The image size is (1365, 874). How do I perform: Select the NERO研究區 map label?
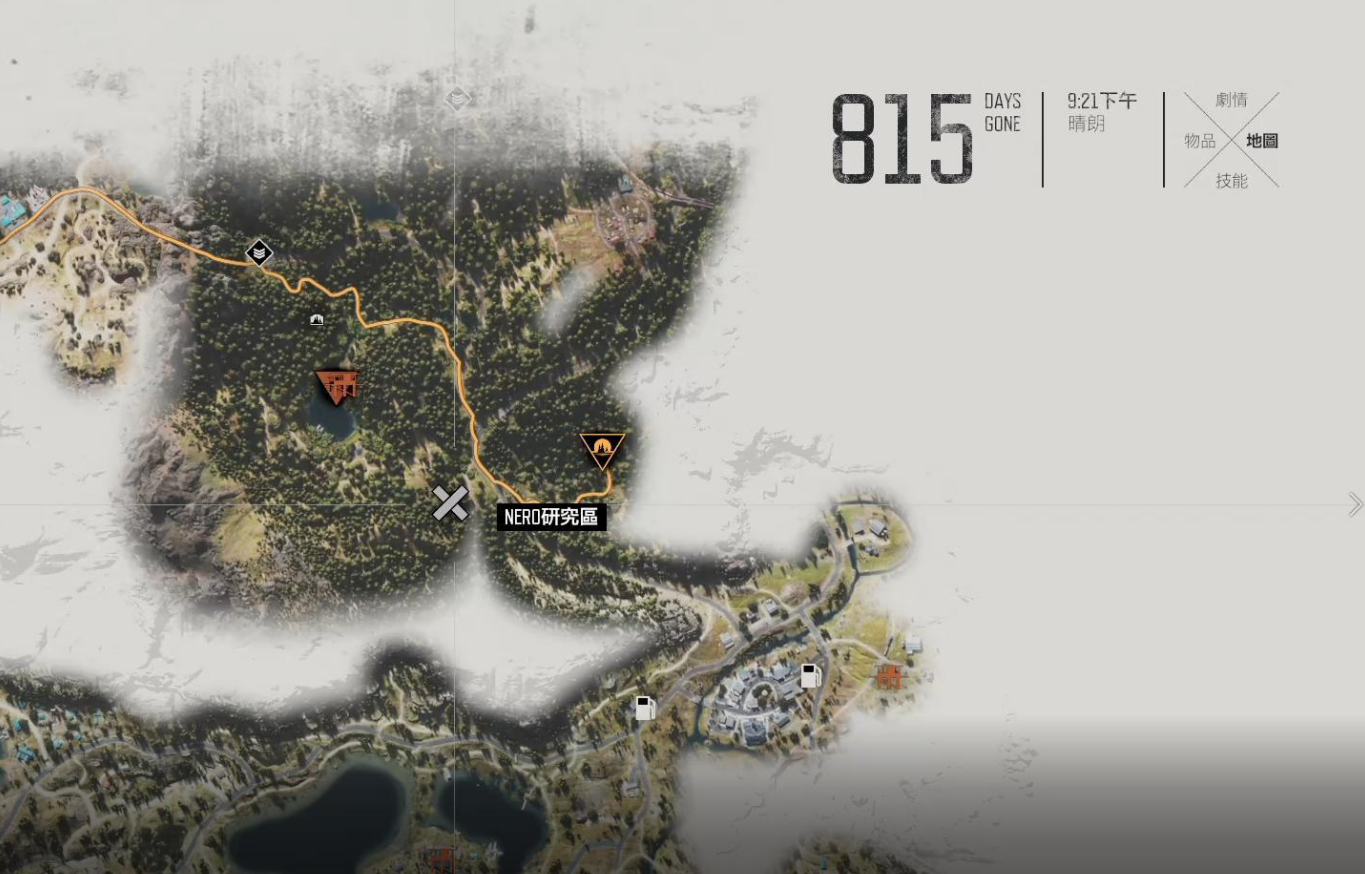[551, 517]
